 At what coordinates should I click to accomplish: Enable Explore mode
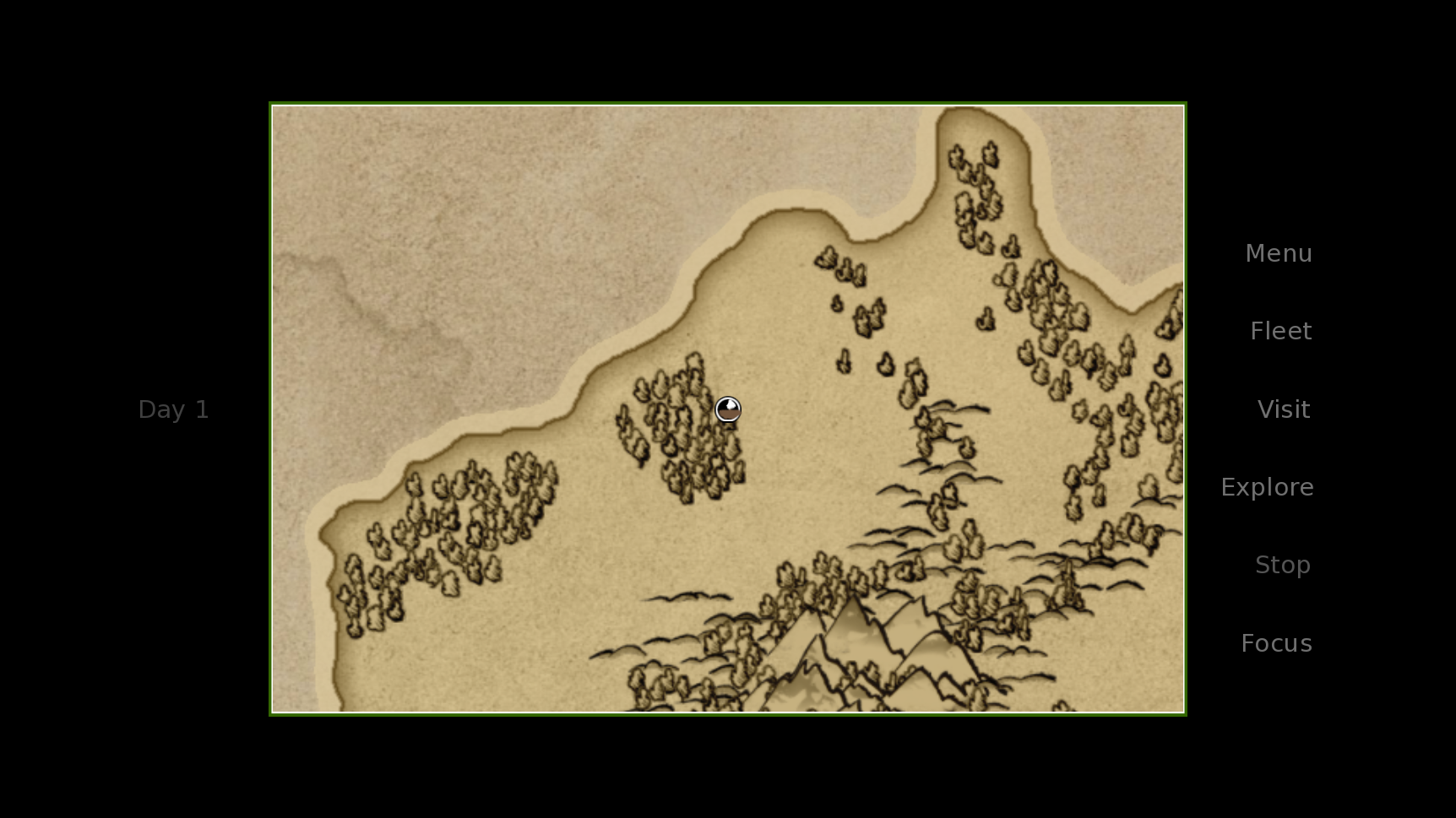1267,487
